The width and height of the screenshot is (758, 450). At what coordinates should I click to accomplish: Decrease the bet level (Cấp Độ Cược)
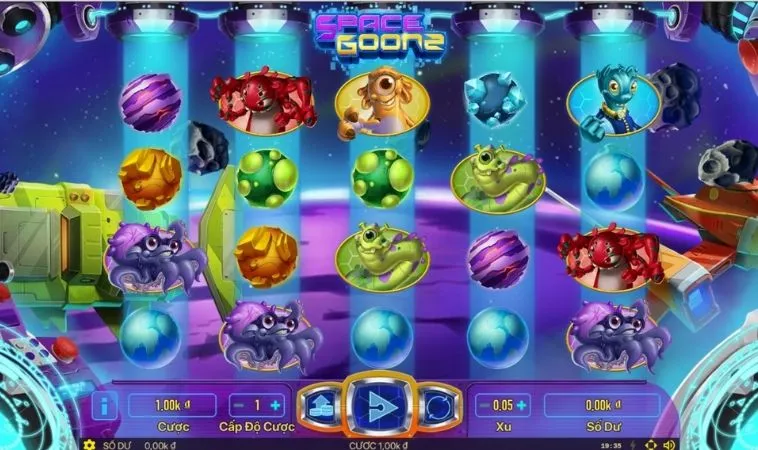click(239, 405)
